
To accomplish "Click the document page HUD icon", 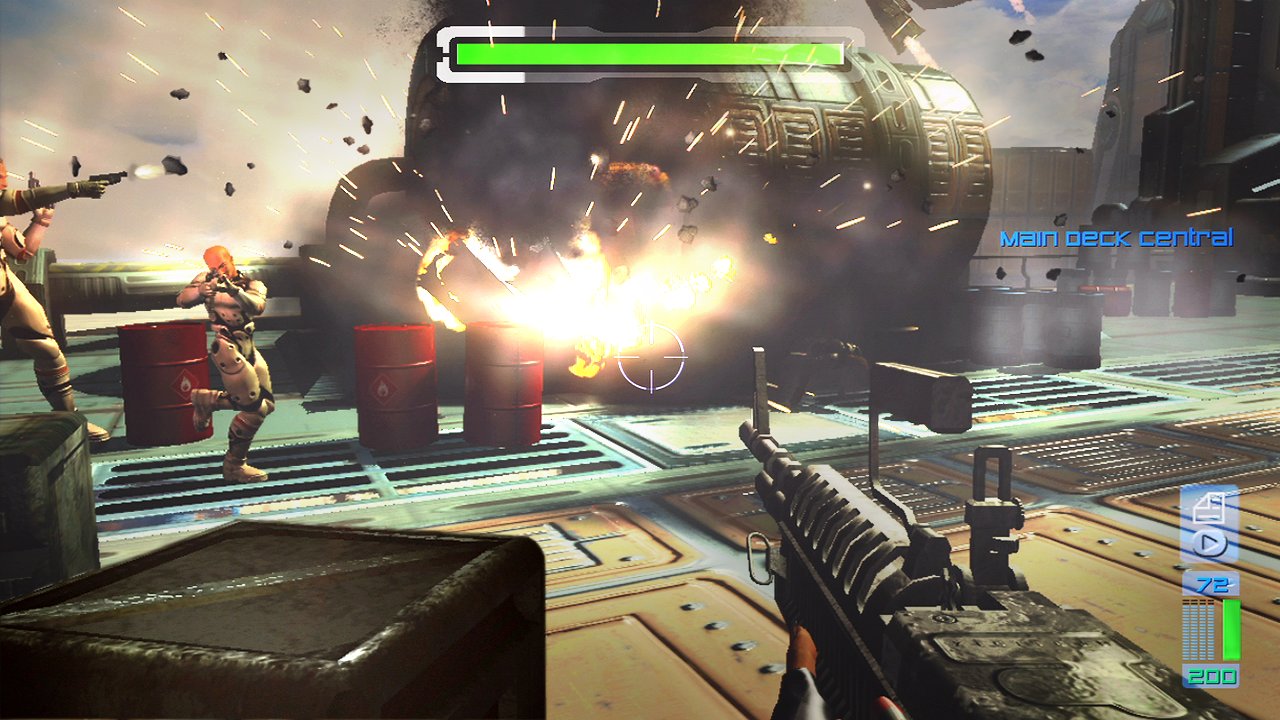I will pos(1210,507).
